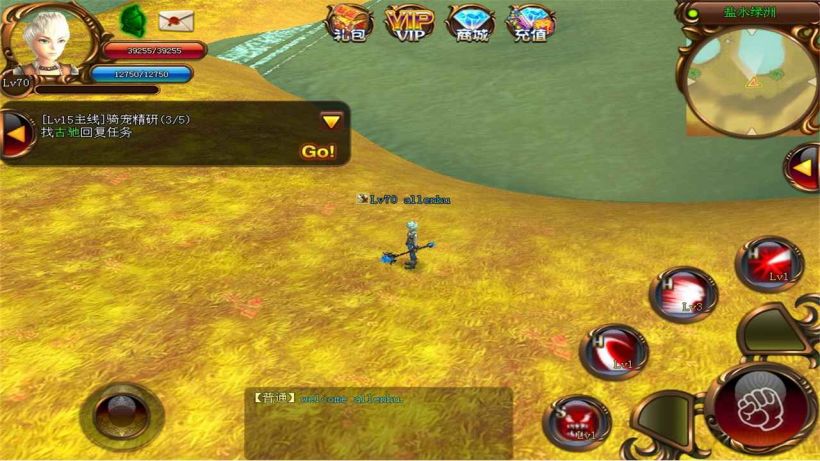820x461 pixels.
Task: Click the Go! quest navigation button
Action: 318,152
